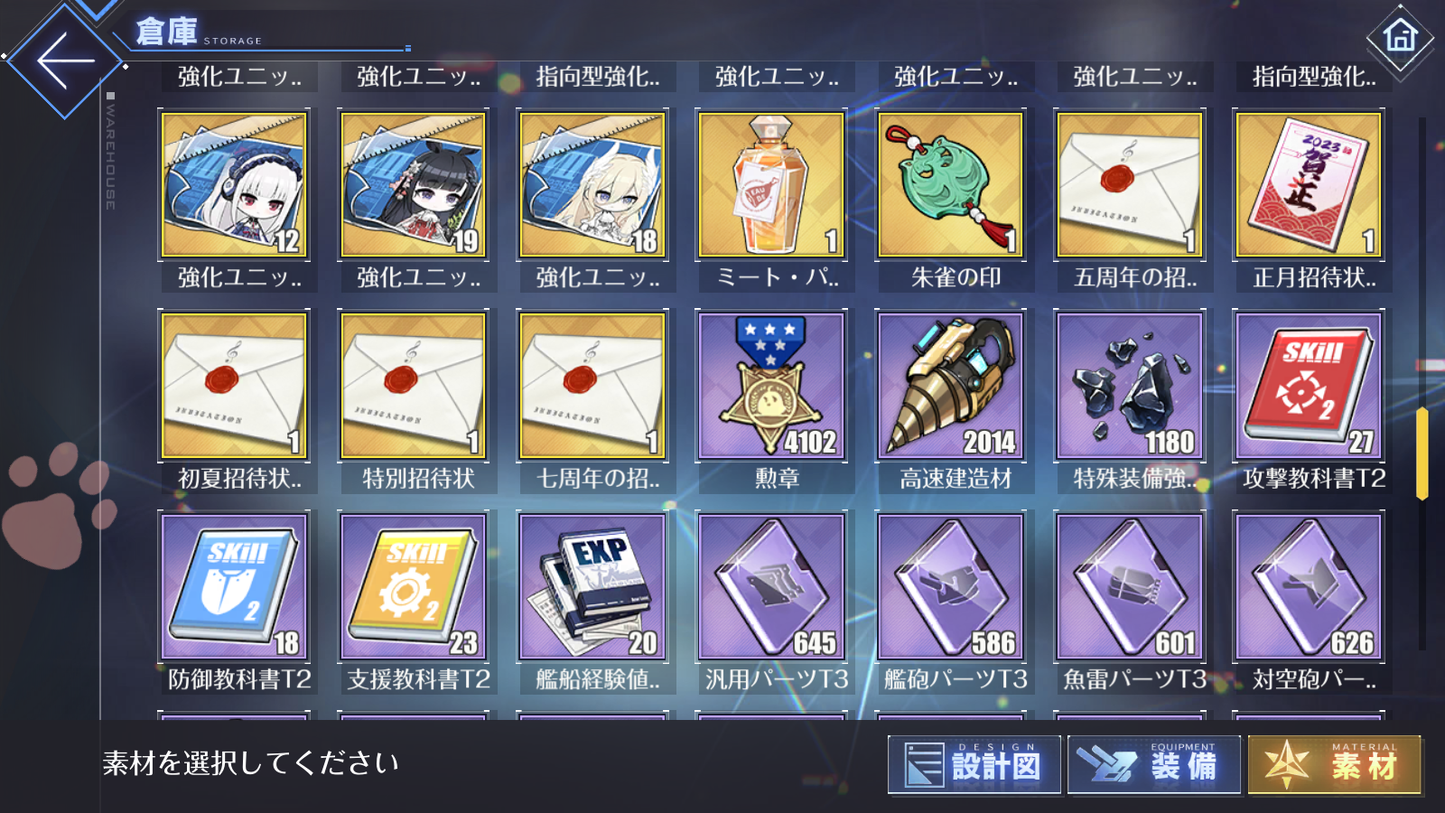The width and height of the screenshot is (1445, 813).
Task: Open the 汎用パーツT3 purple parts item
Action: point(771,586)
